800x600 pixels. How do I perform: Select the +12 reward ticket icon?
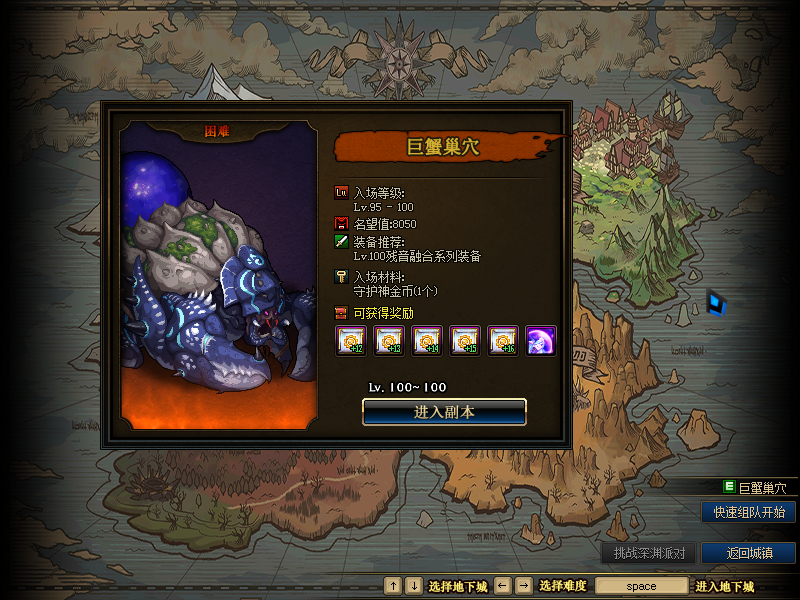350,341
